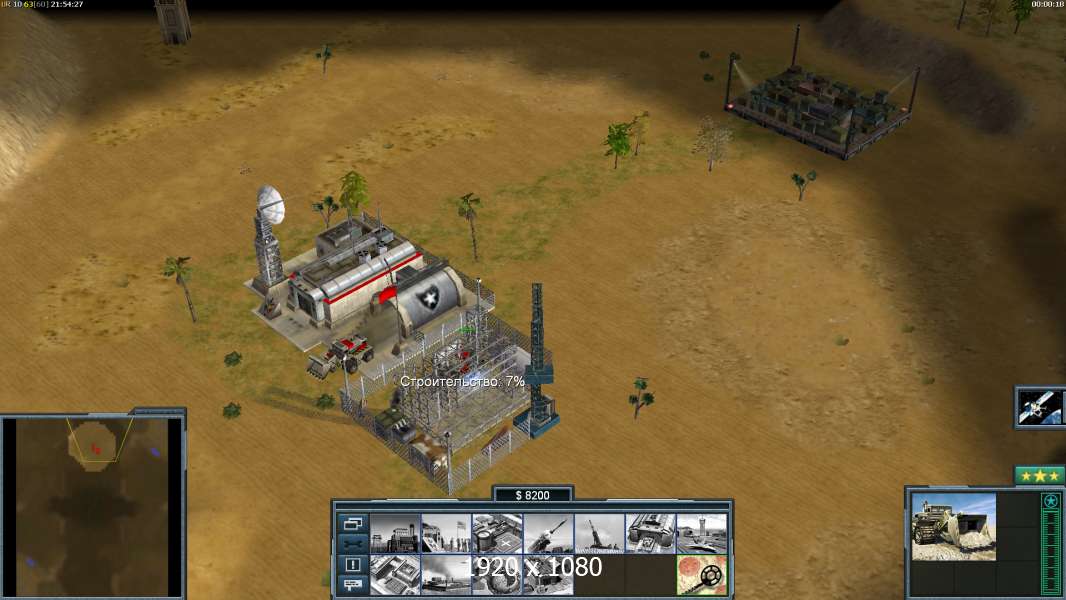Select the power plant build icon
The height and width of the screenshot is (600, 1066).
coord(395,534)
